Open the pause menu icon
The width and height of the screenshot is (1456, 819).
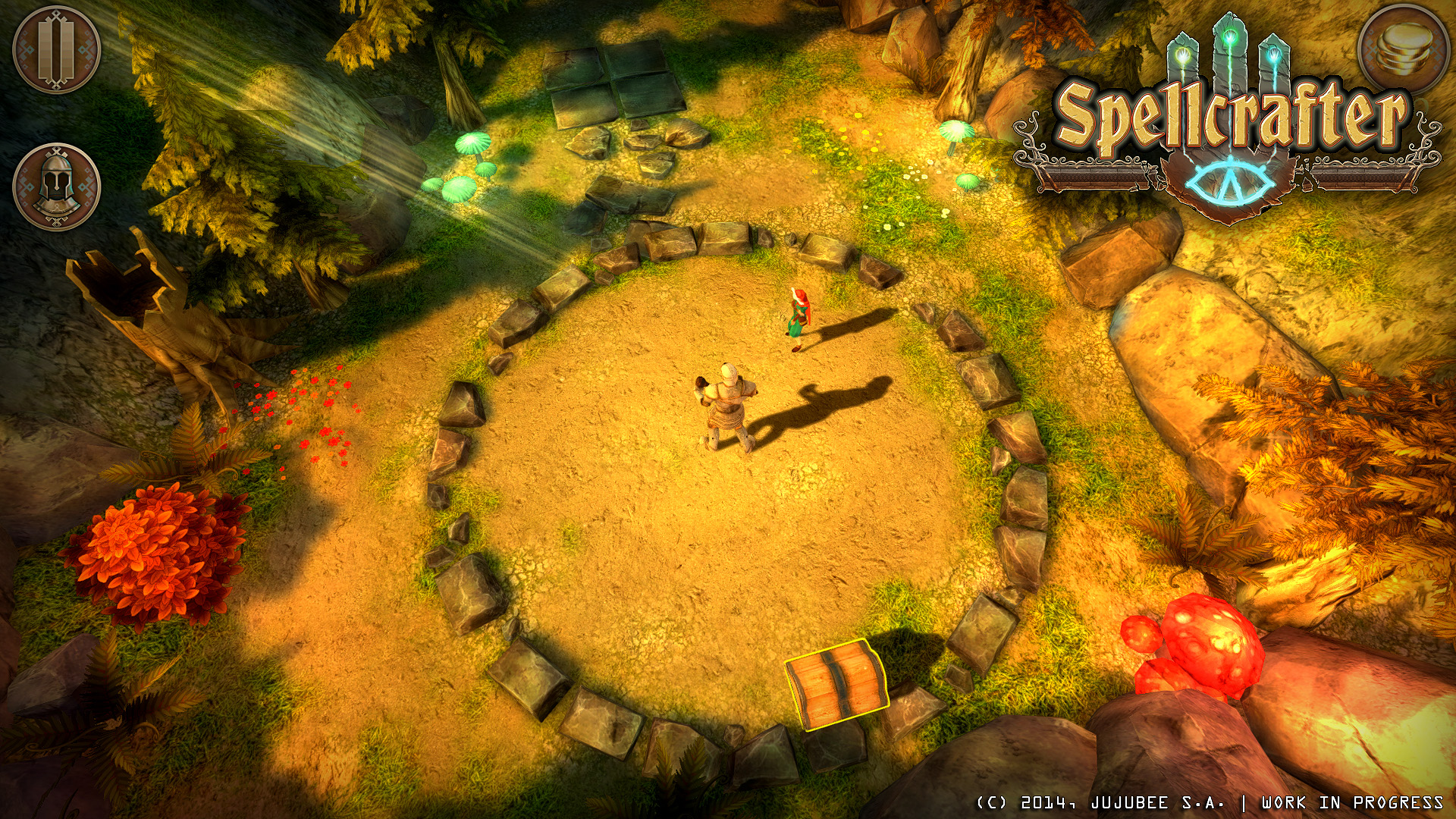(x=55, y=52)
